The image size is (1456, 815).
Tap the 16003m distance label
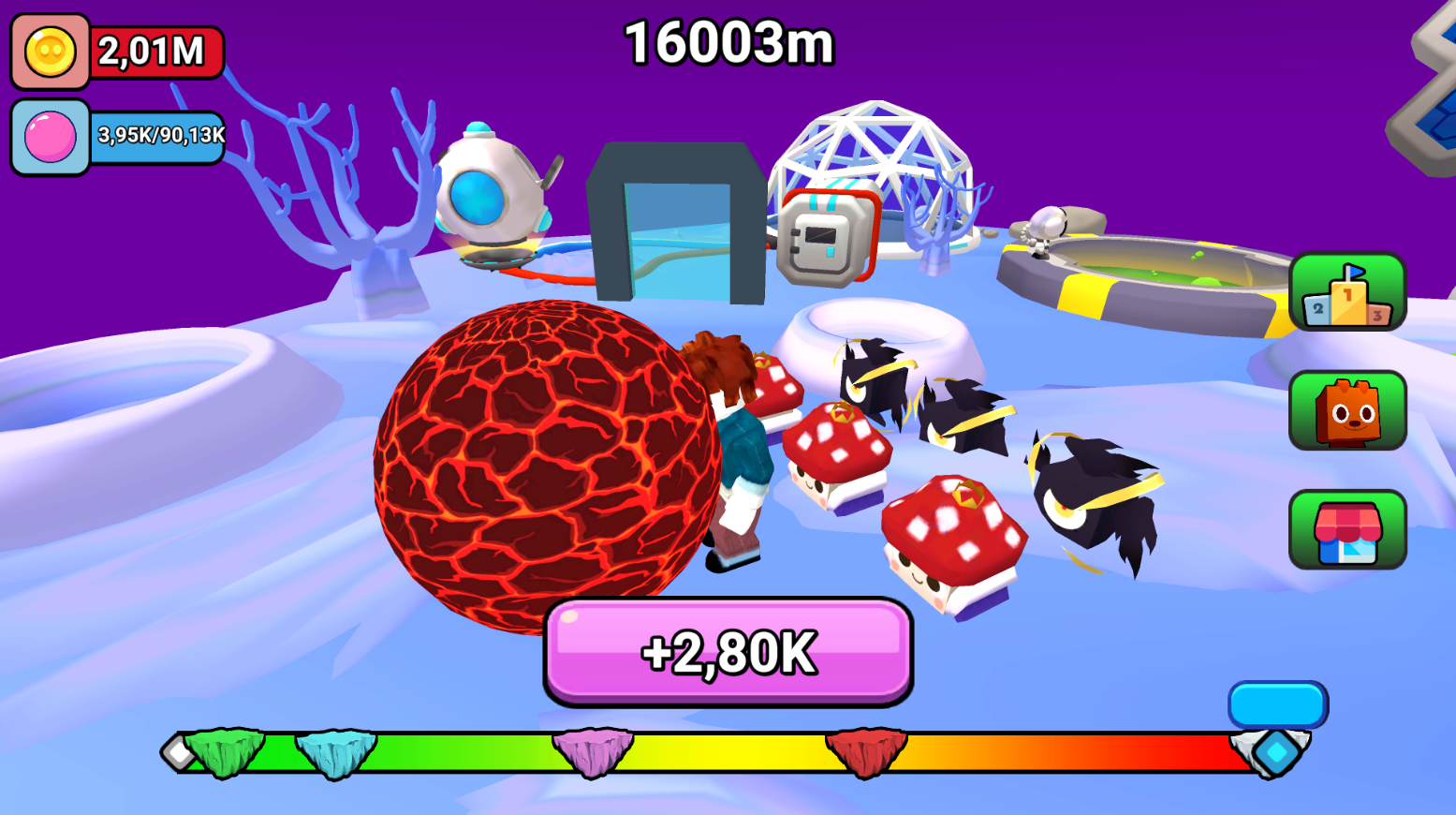[728, 41]
